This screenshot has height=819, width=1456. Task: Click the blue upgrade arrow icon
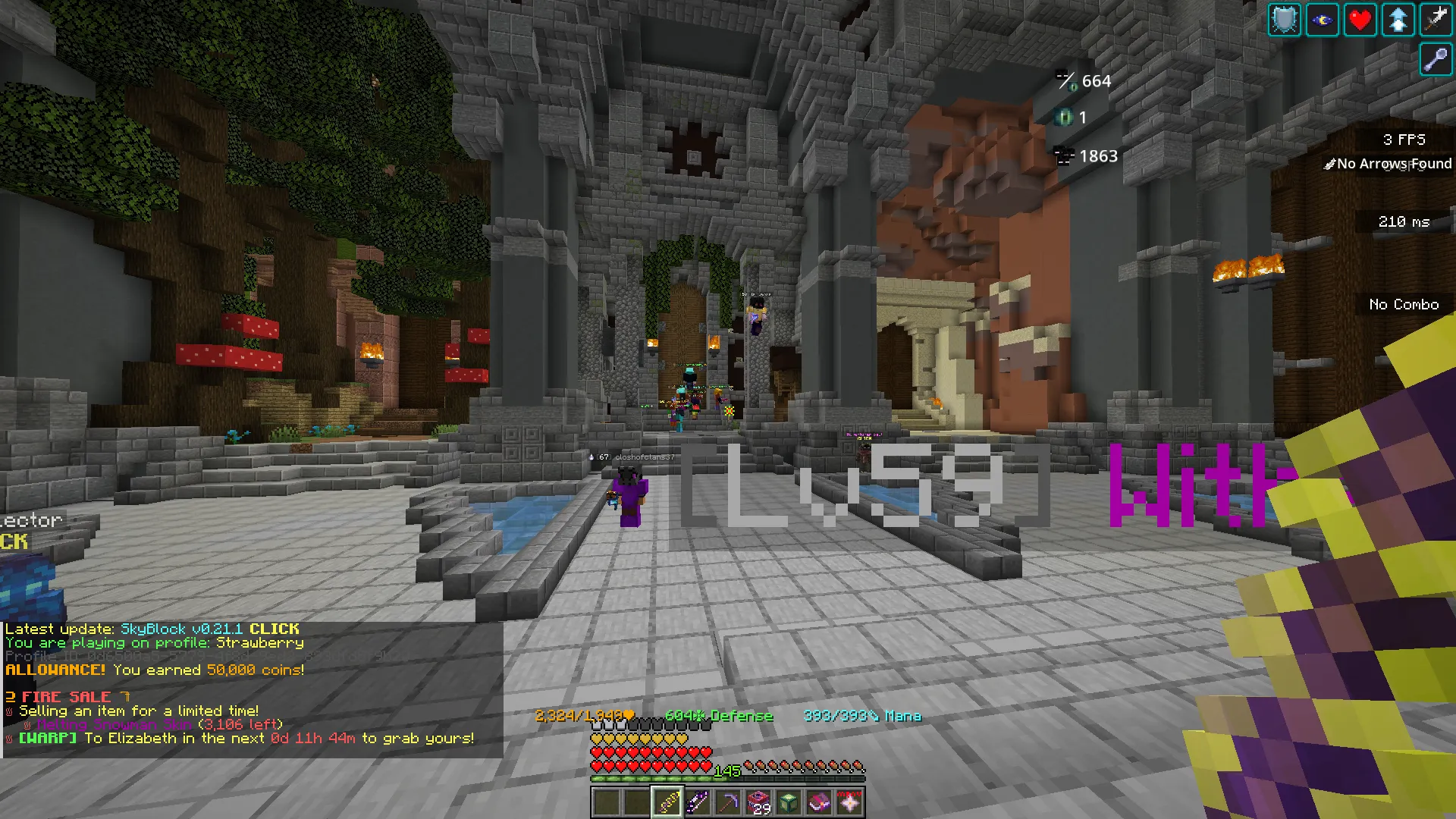[x=1398, y=20]
